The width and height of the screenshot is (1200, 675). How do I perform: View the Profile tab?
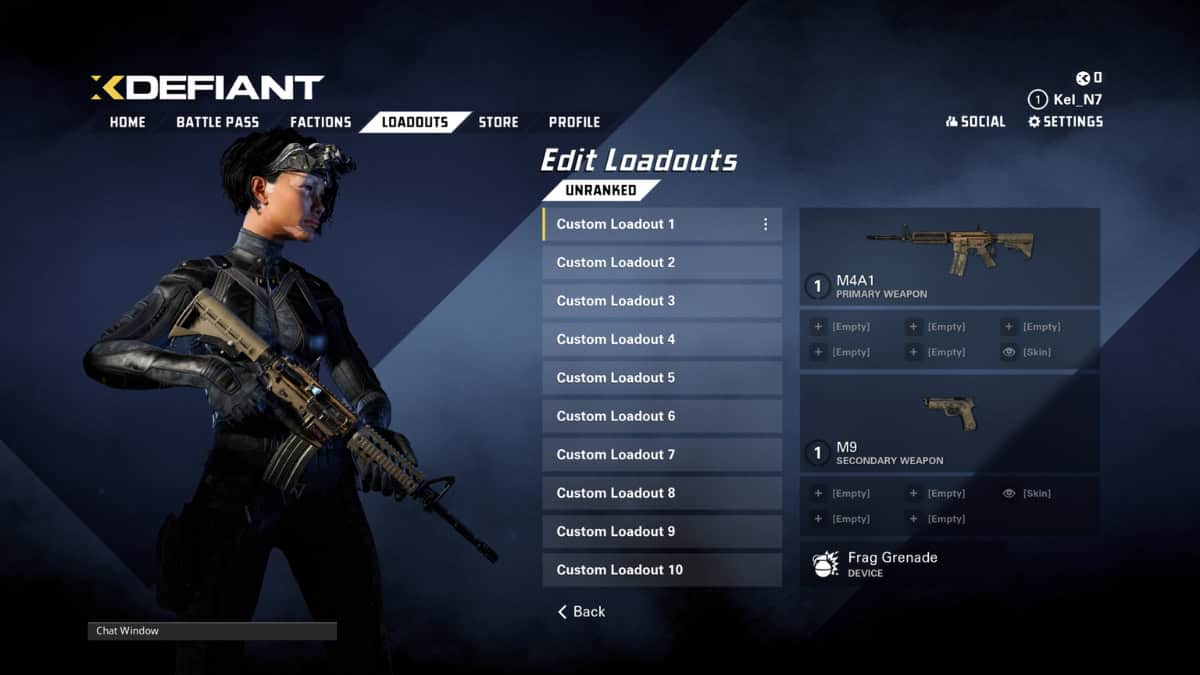574,122
